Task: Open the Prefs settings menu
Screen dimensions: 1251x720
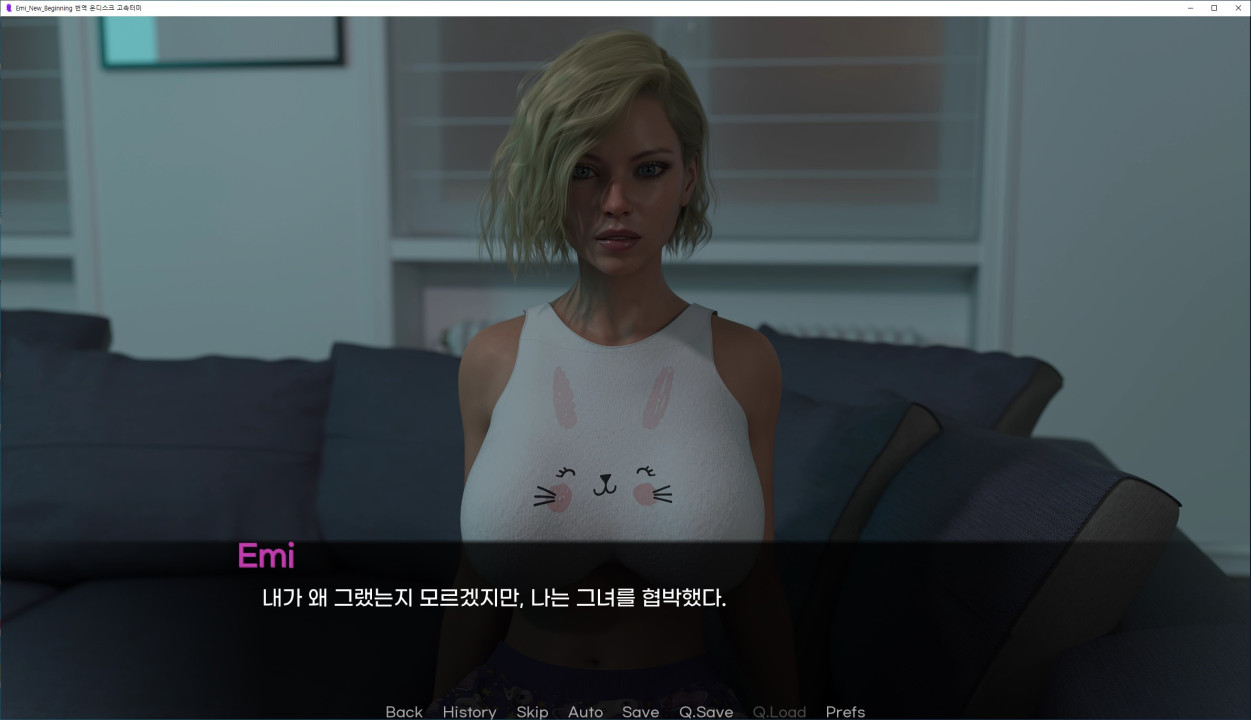Action: [x=845, y=711]
